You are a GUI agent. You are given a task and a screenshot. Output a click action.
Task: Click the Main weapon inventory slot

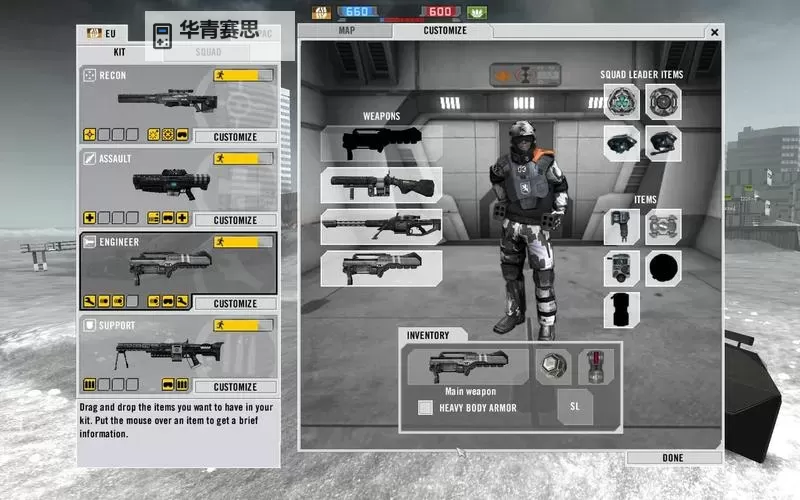point(468,366)
